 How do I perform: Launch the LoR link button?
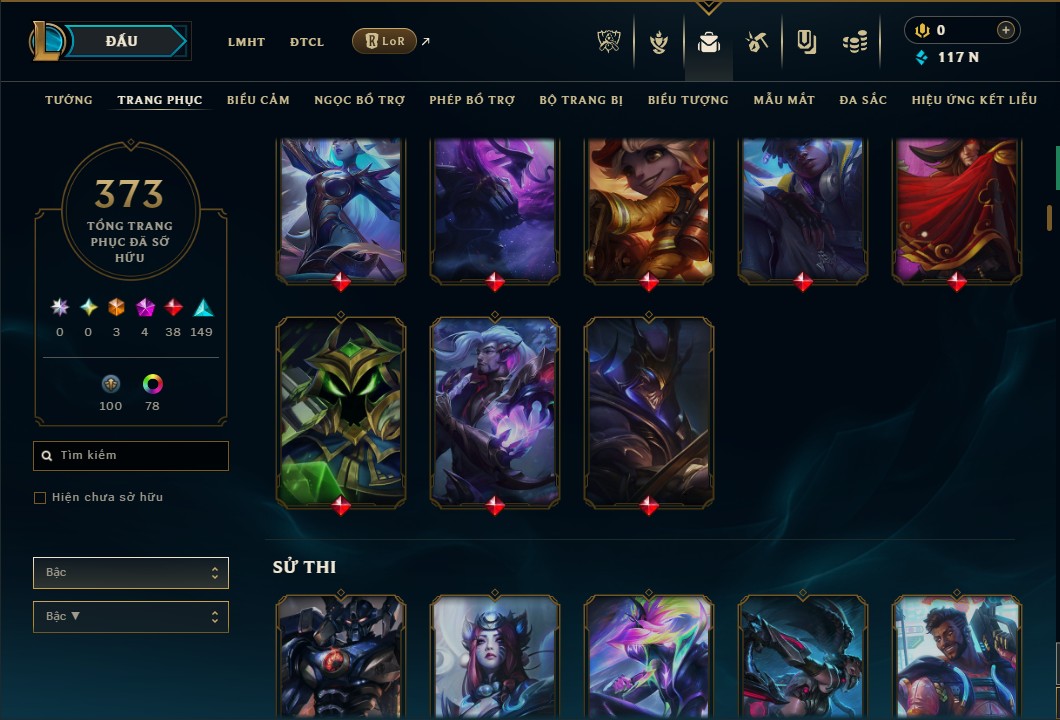click(384, 41)
